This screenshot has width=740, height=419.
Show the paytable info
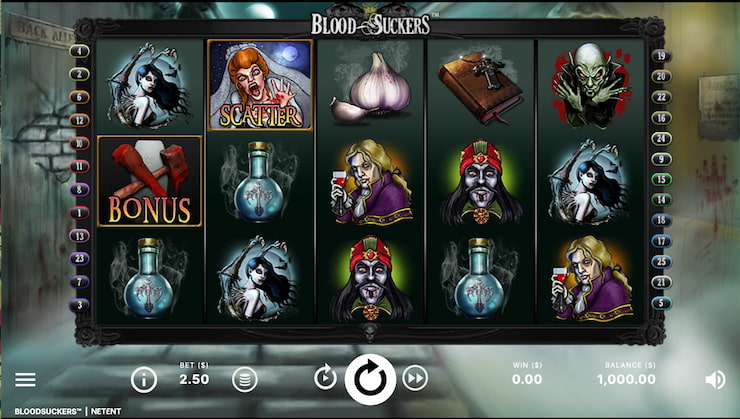pyautogui.click(x=144, y=379)
